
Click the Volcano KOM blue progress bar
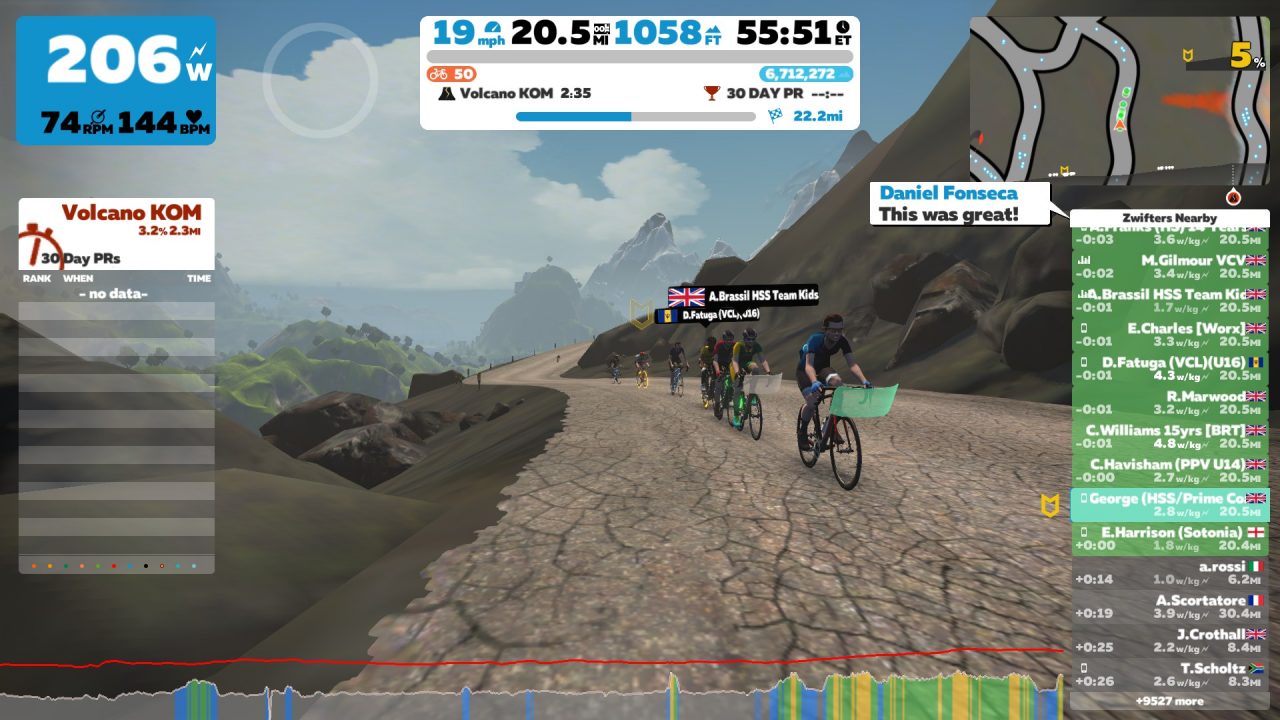point(575,117)
